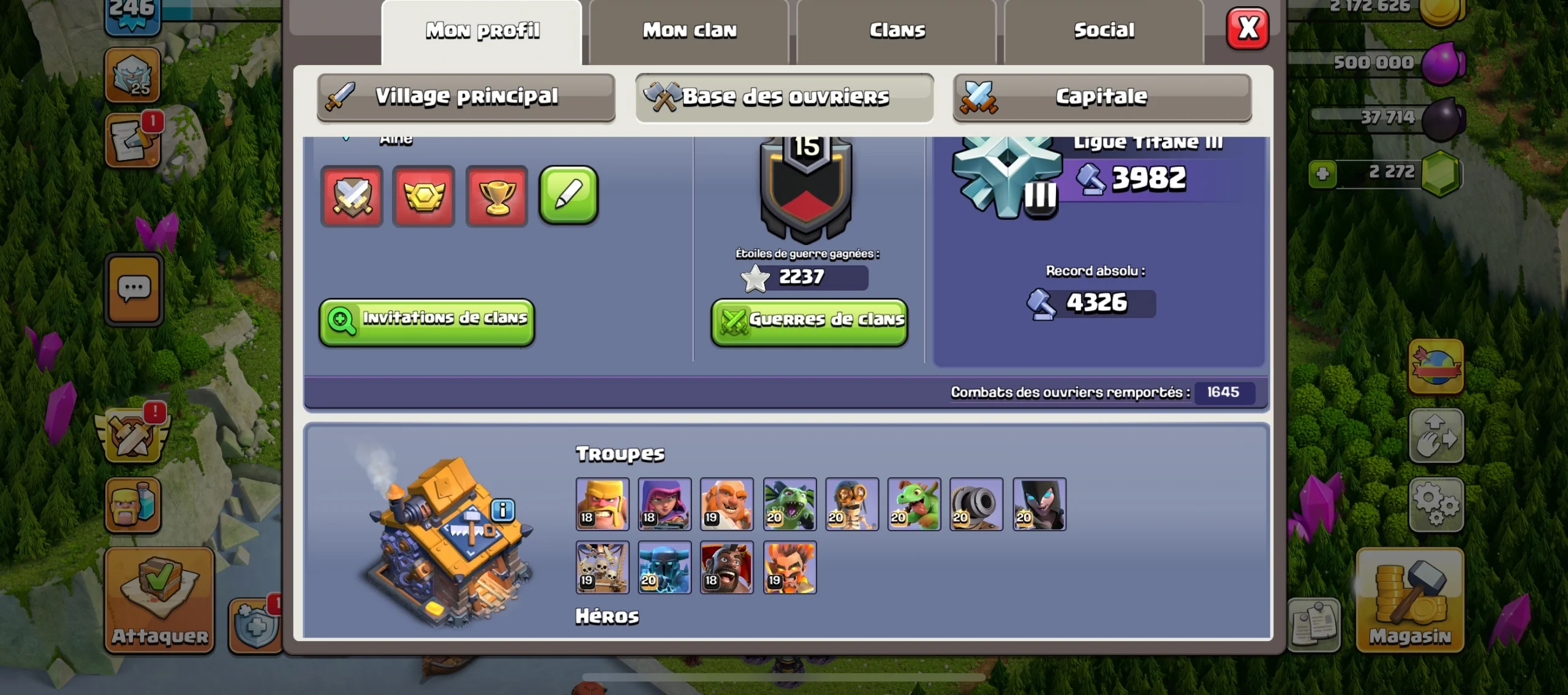
Task: Tap the Attaquer button
Action: (160, 600)
